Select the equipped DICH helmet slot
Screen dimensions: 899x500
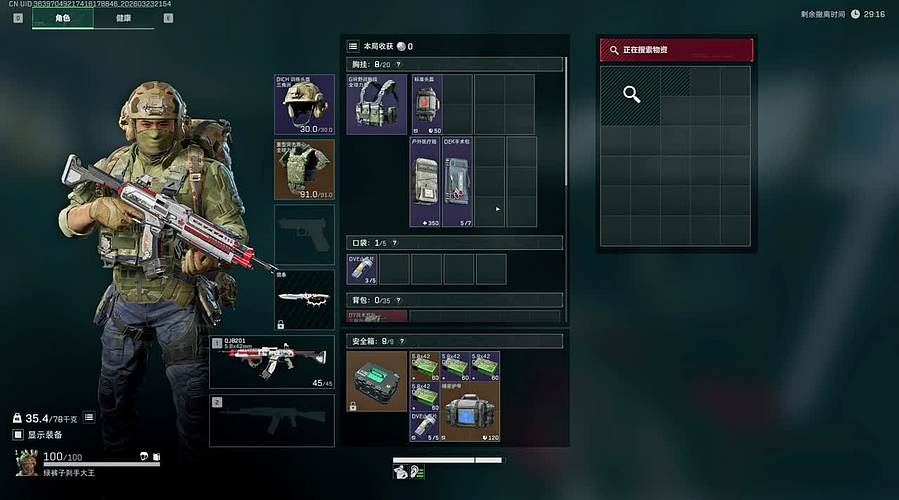coord(305,104)
